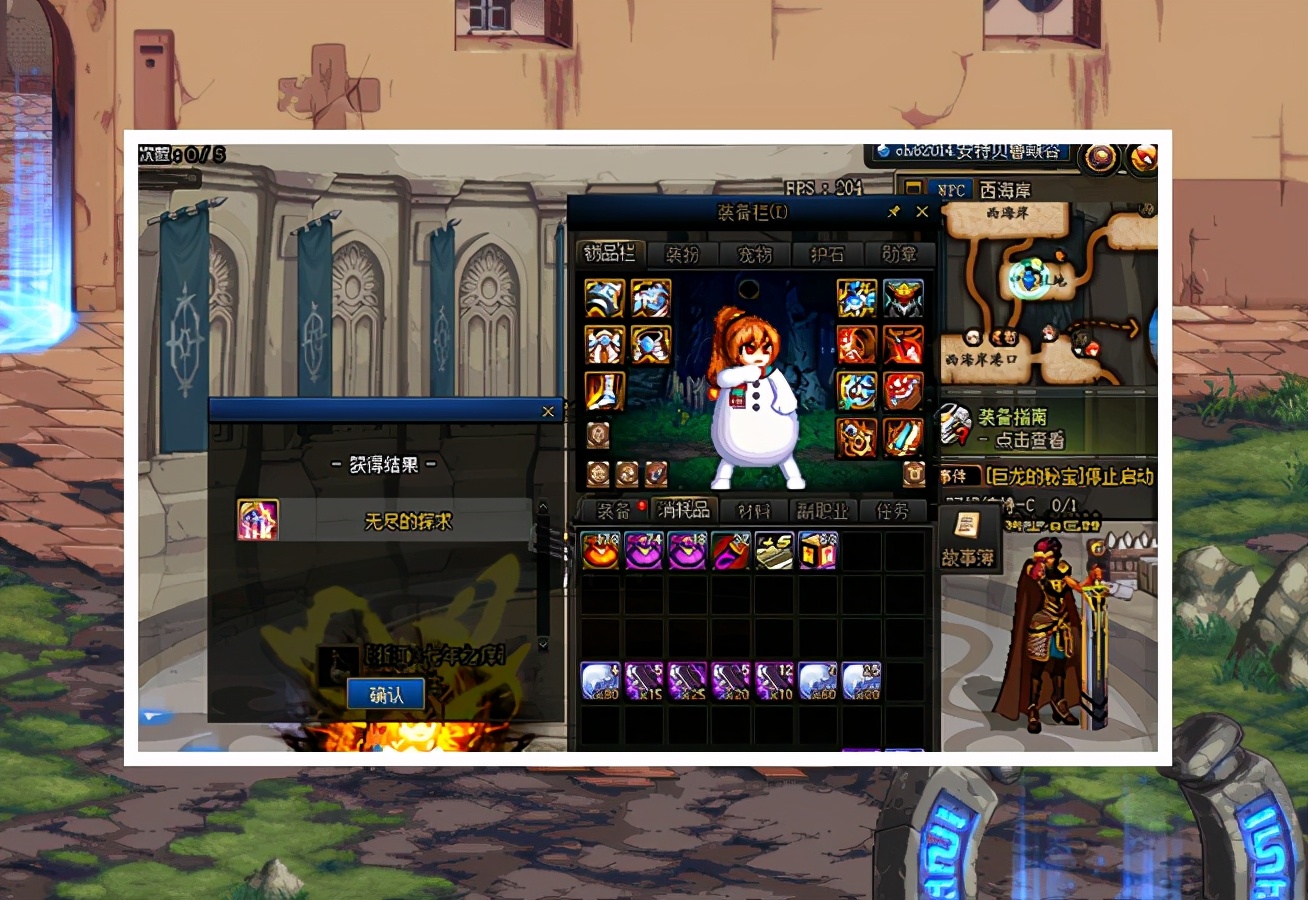Select the 副职业 sub-profession tab
Viewport: 1308px width, 900px height.
822,510
